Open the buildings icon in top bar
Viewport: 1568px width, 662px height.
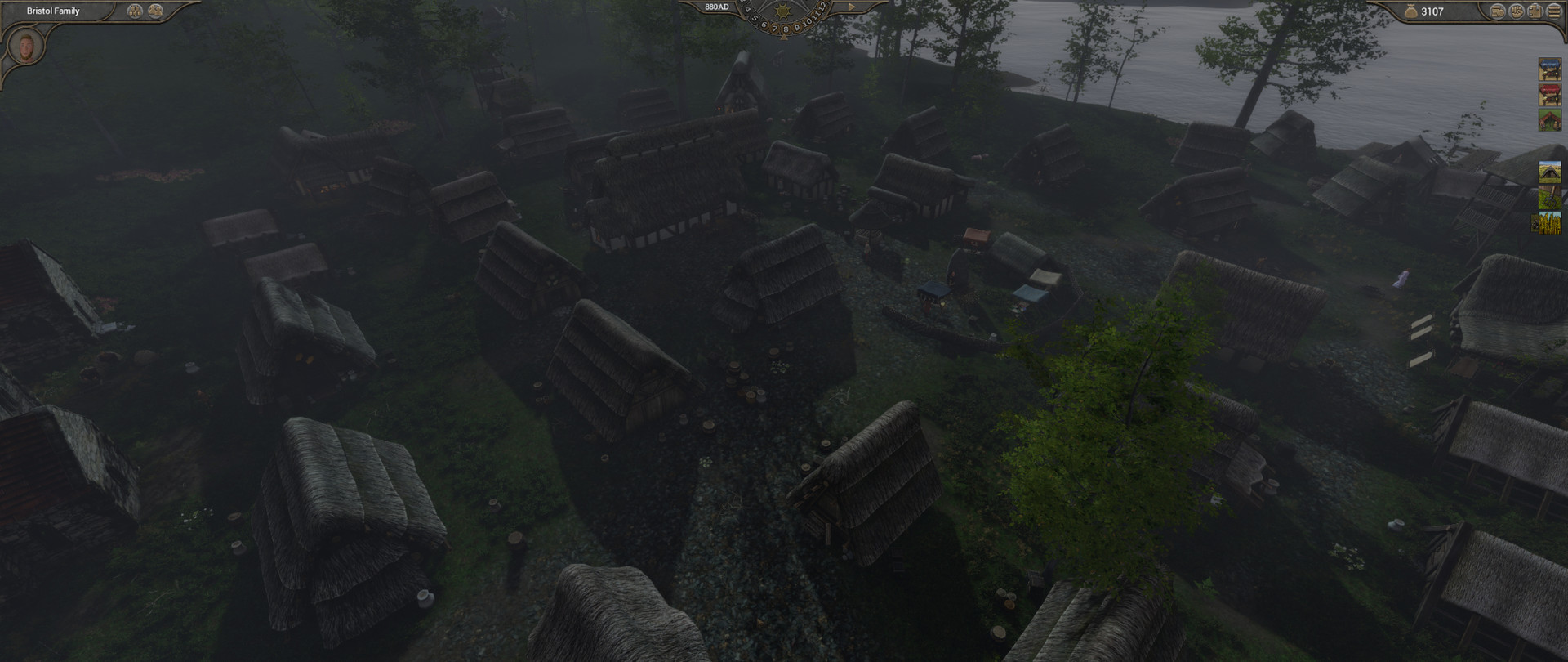(1535, 11)
